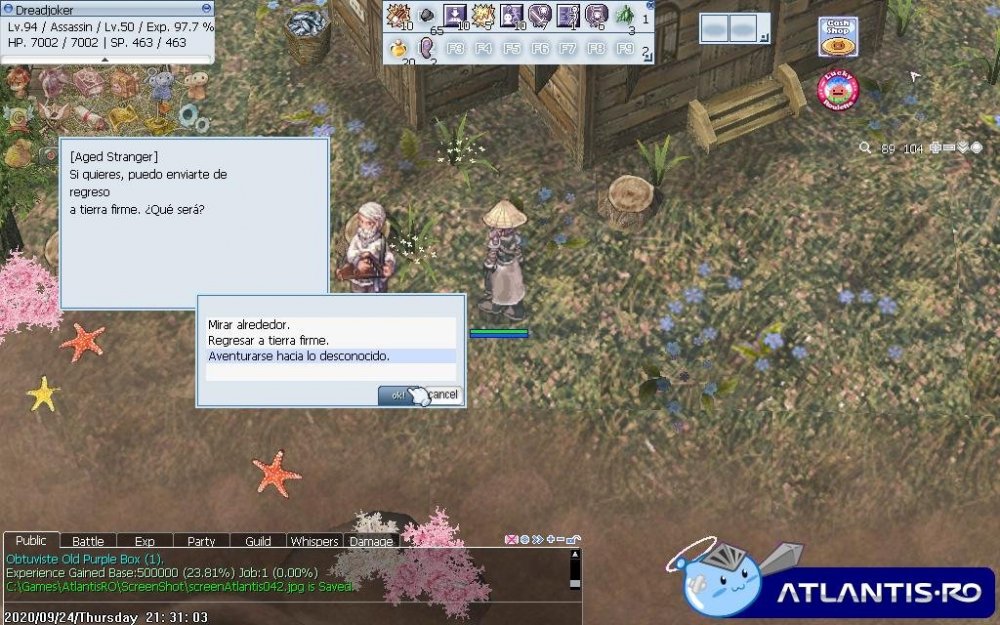Show the Guild chat tab
The width and height of the screenshot is (1000, 625).
pyautogui.click(x=258, y=541)
